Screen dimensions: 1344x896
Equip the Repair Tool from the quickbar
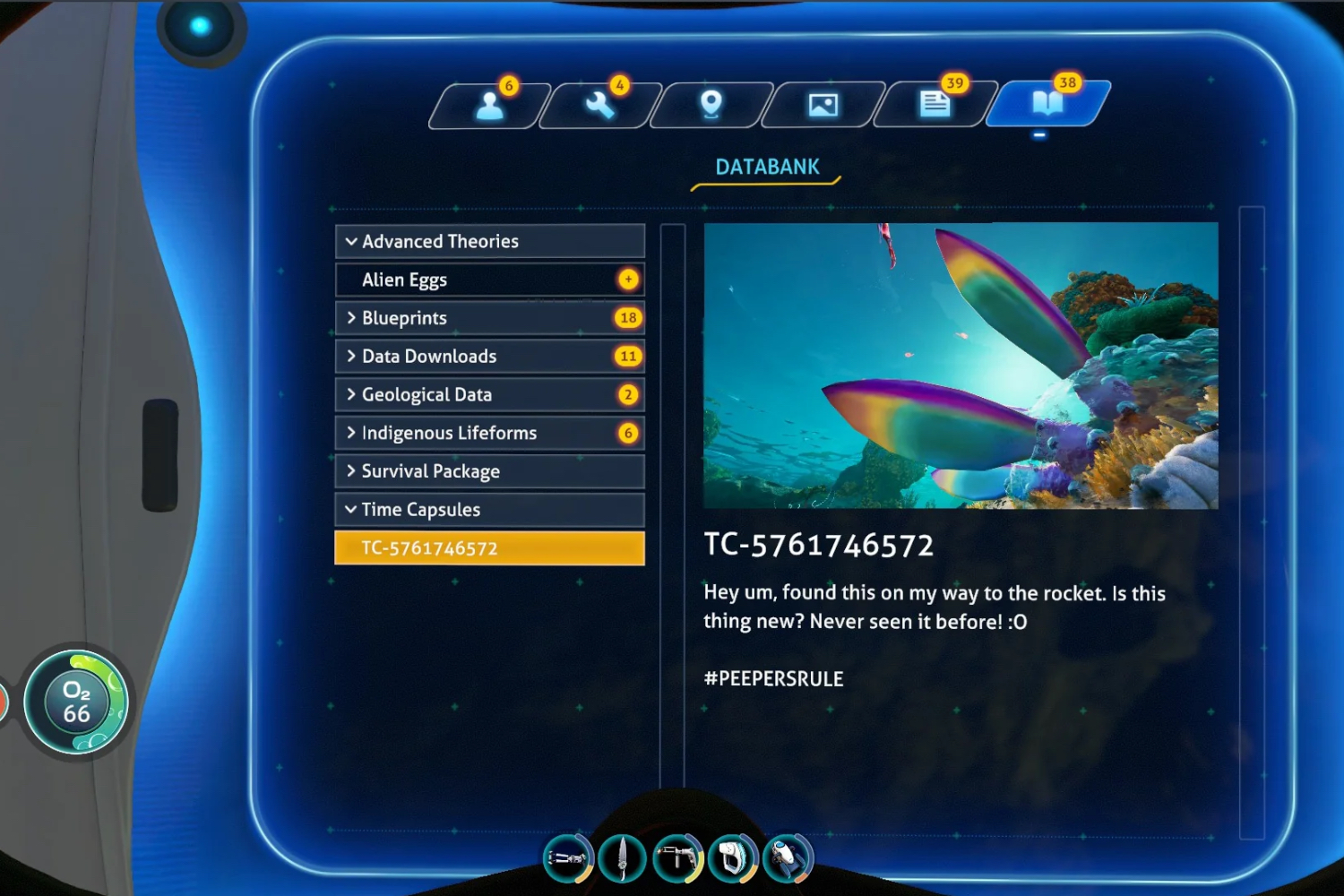[x=678, y=857]
